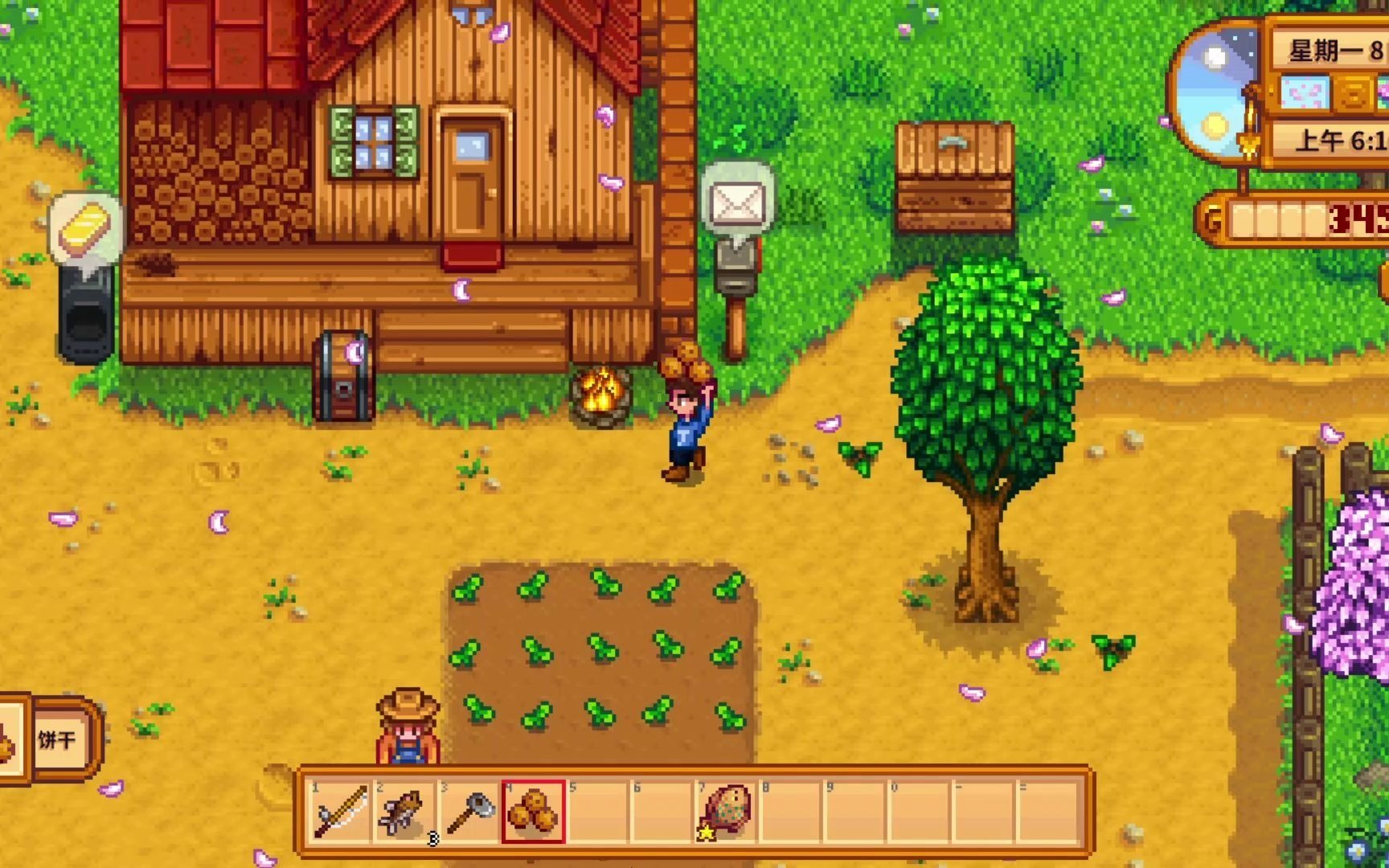Select the fishing rod in the hotbar
Viewport: 1389px width, 868px height.
click(341, 811)
